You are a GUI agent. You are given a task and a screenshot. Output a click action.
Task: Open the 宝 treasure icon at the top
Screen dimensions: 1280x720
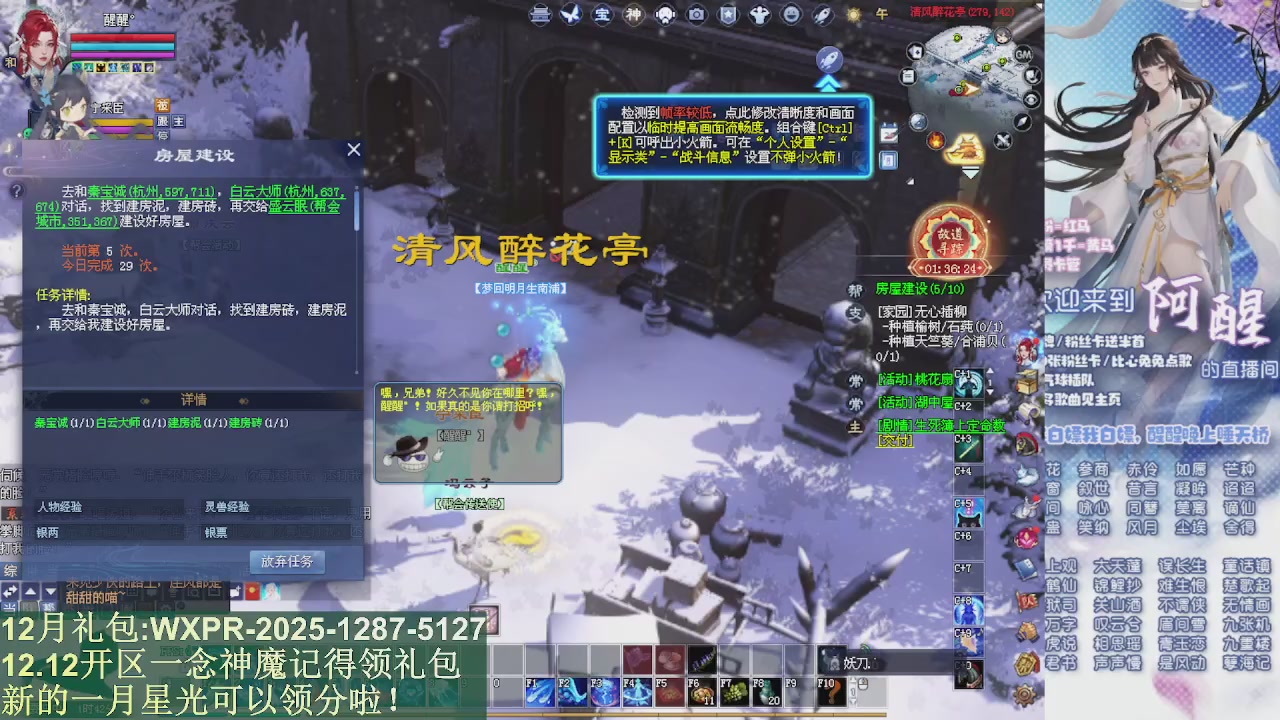click(x=602, y=15)
